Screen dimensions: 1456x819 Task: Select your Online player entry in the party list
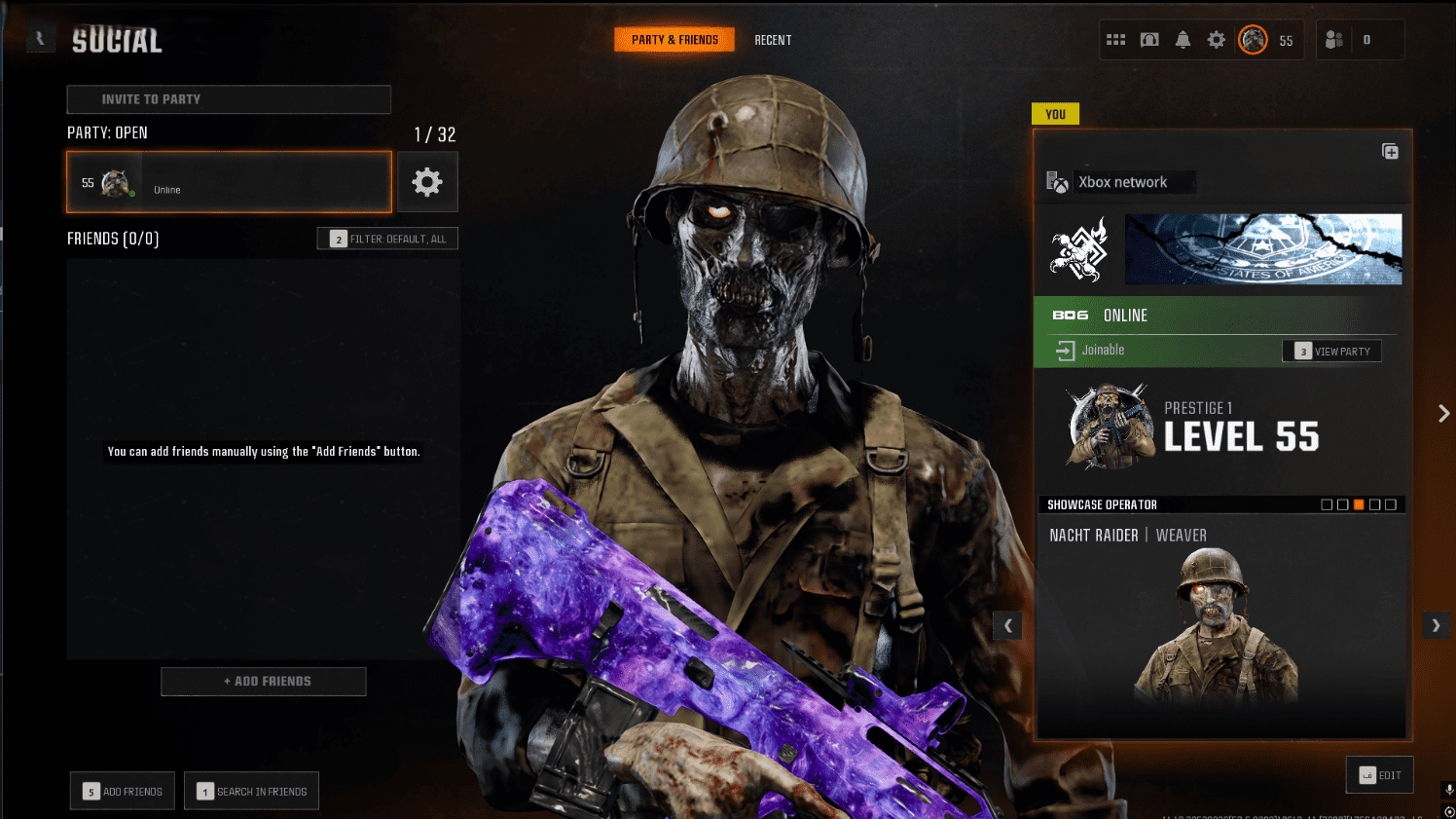tap(228, 181)
